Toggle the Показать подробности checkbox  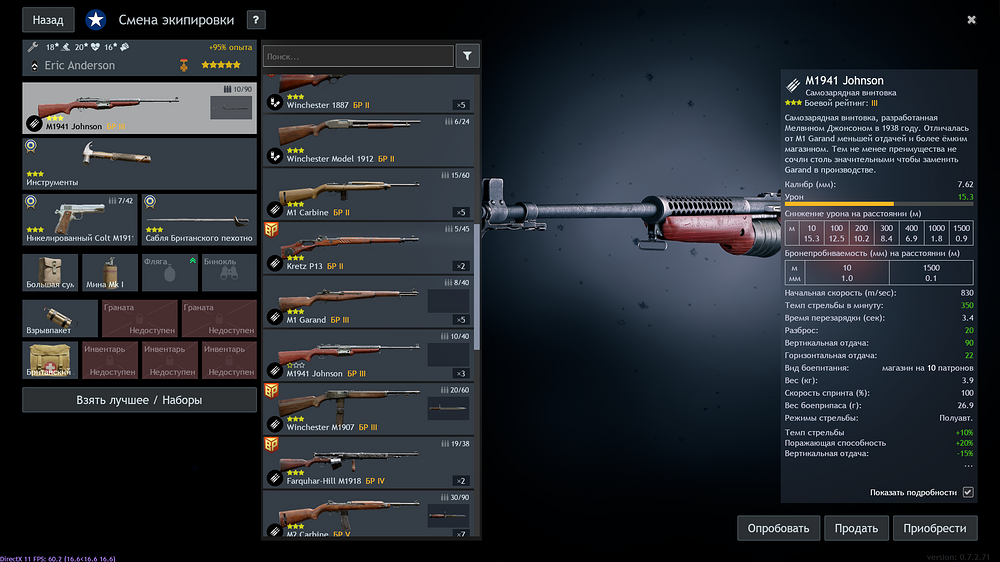coord(967,492)
